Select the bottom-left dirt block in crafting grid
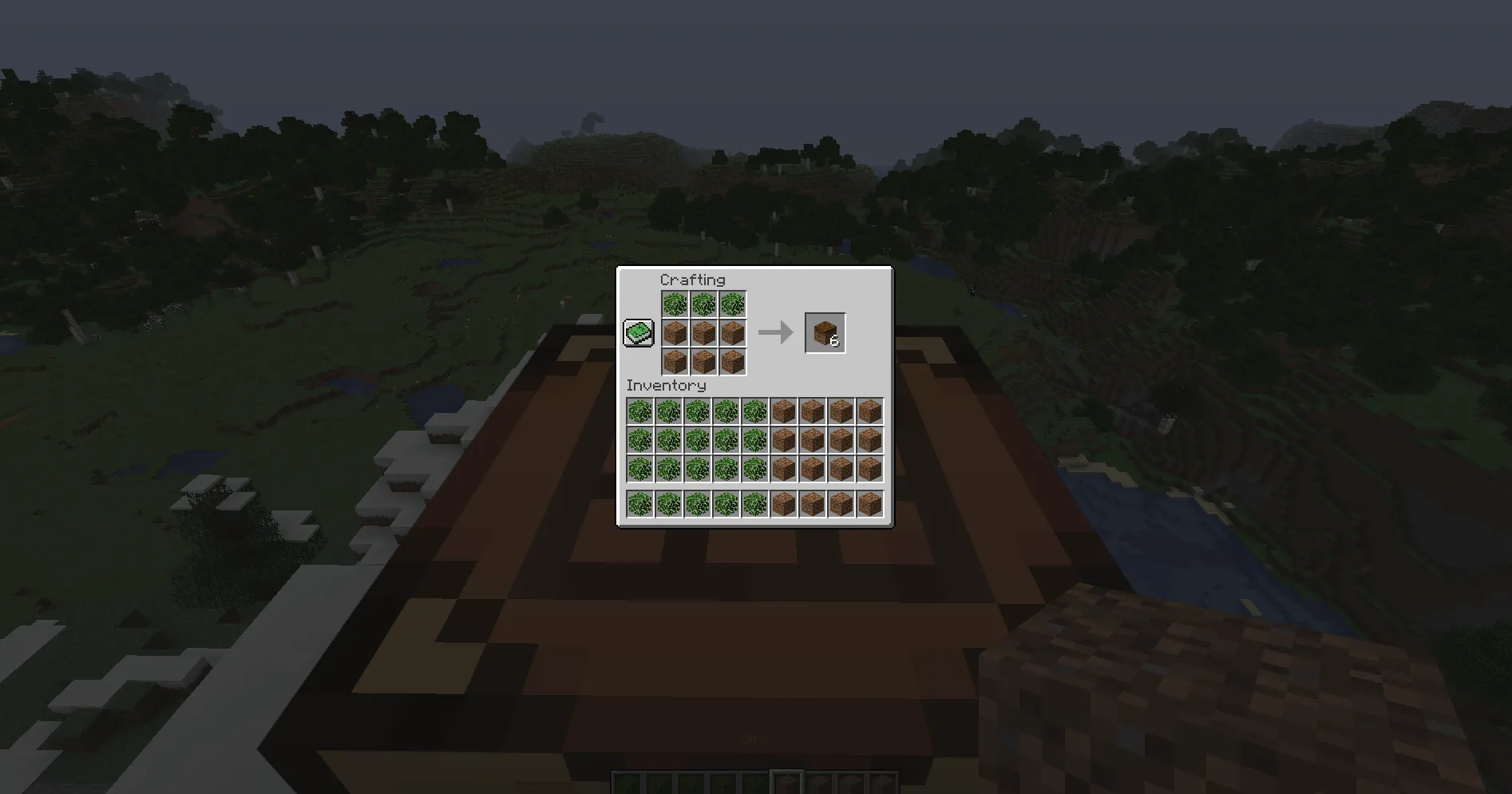 point(675,362)
